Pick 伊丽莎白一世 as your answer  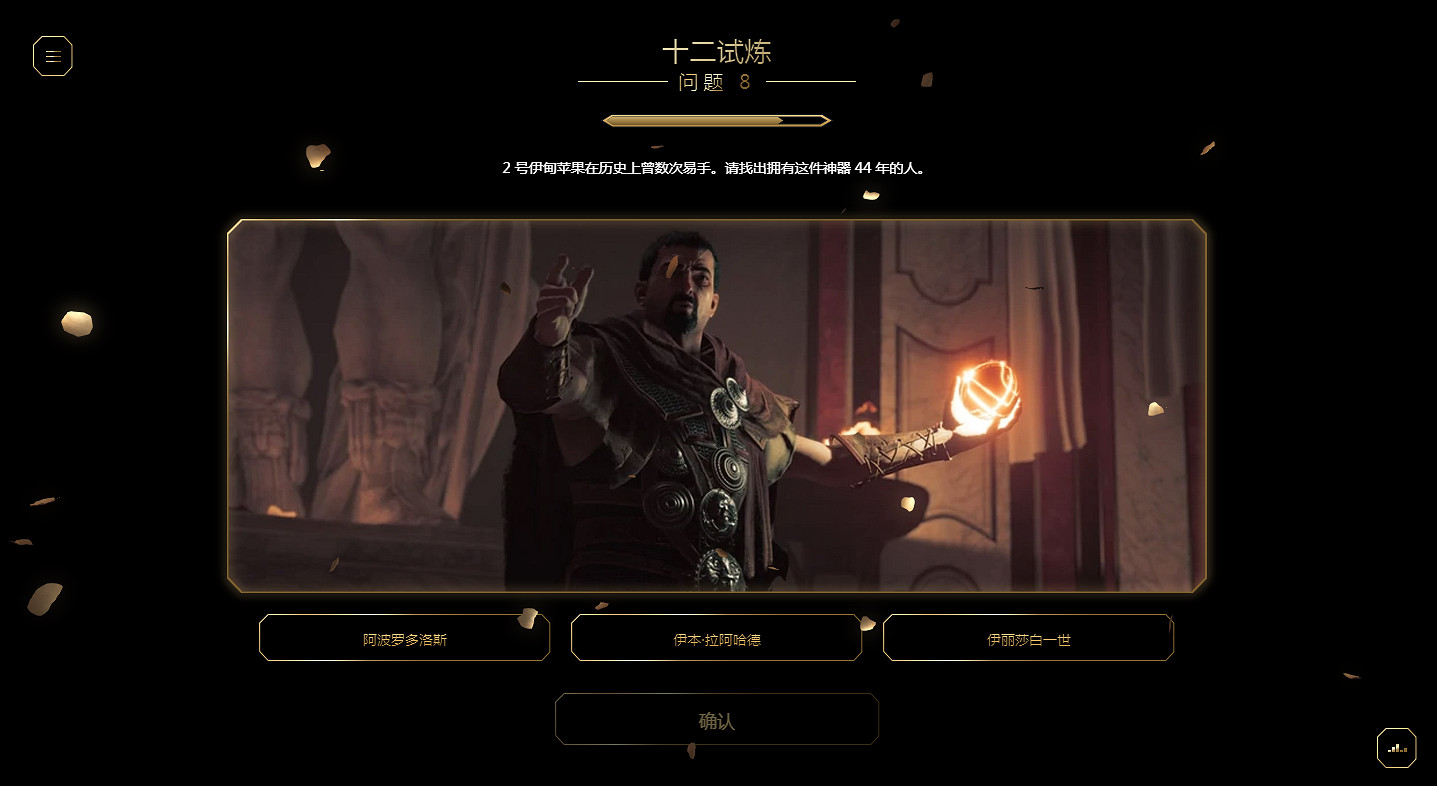coord(1028,637)
